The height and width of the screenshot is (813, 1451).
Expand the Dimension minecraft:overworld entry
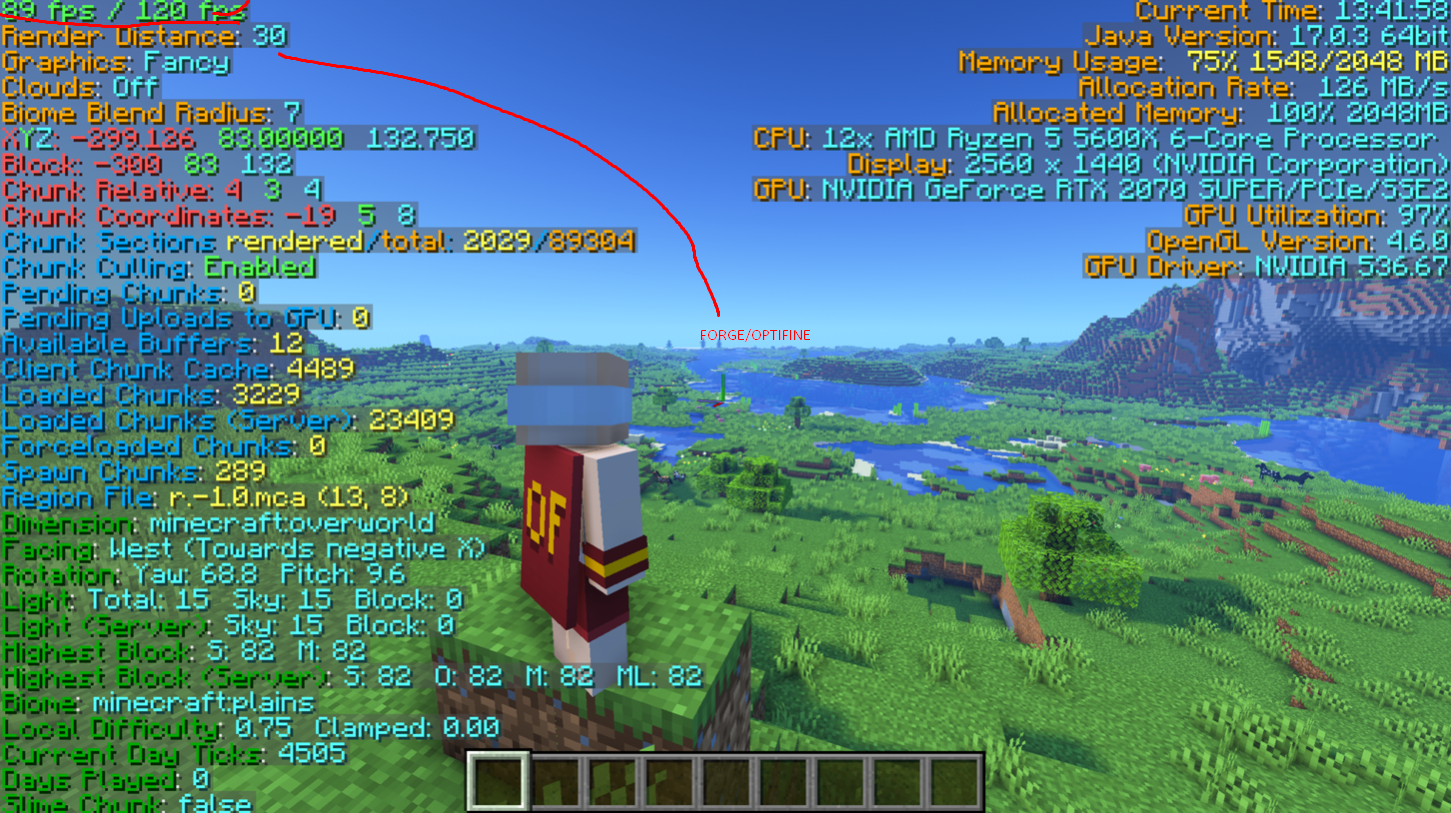(x=215, y=523)
